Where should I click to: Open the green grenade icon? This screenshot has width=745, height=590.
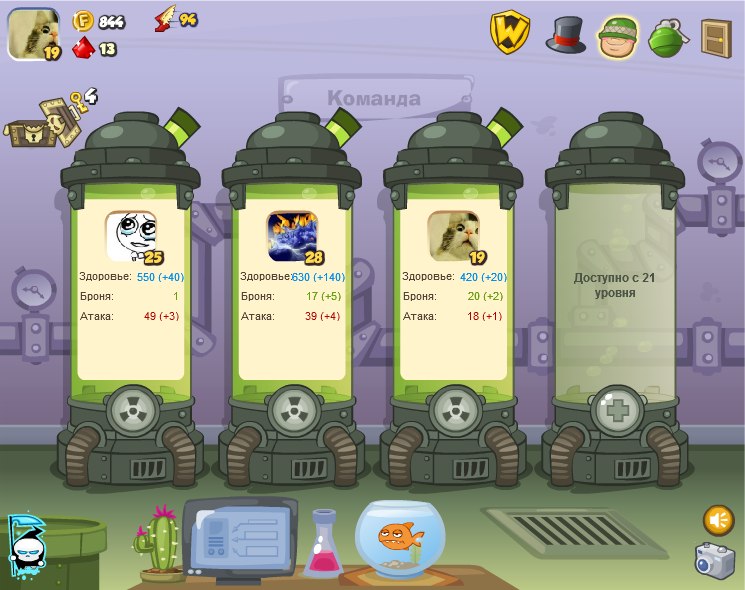[x=666, y=37]
